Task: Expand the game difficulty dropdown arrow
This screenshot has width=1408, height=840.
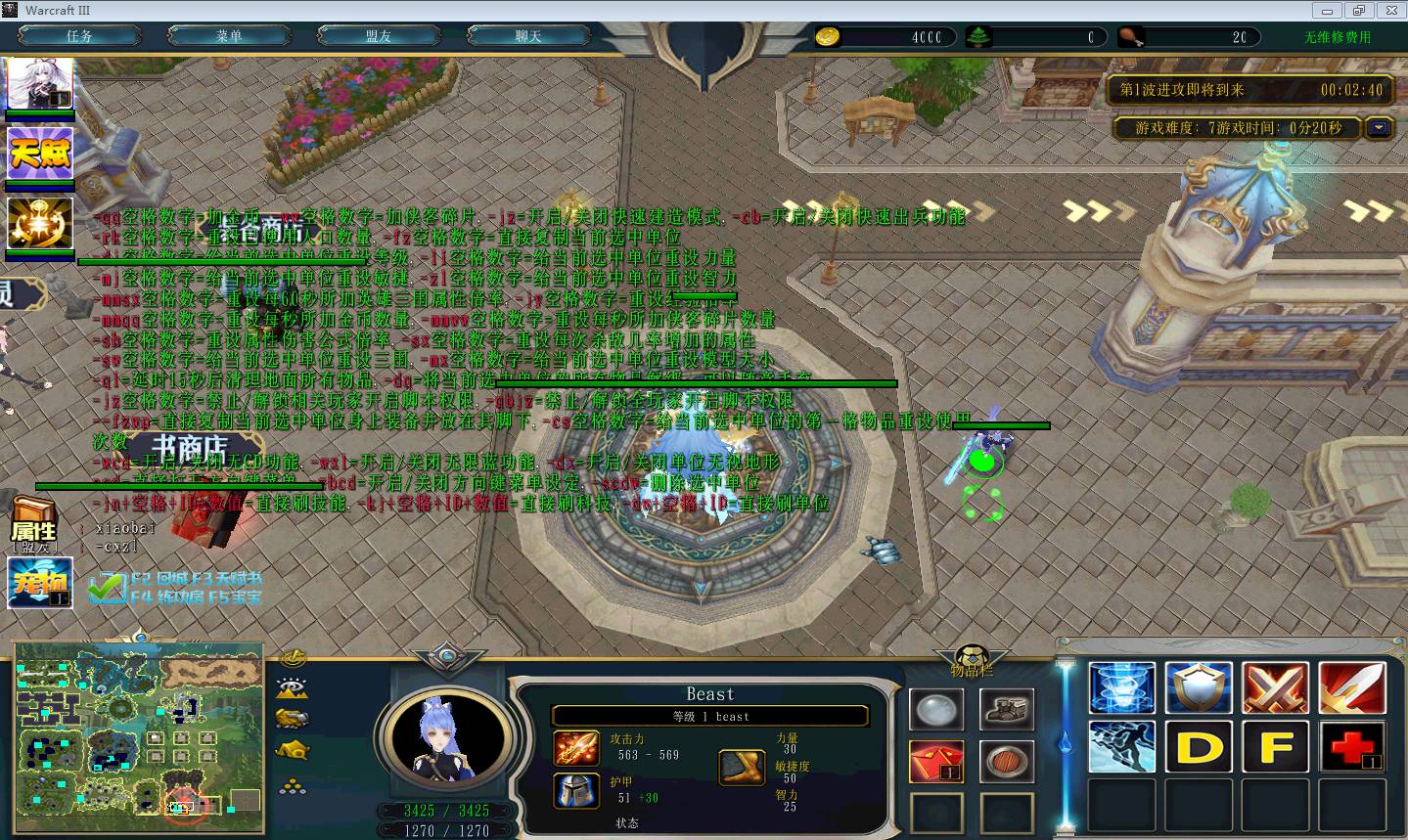Action: [x=1380, y=128]
